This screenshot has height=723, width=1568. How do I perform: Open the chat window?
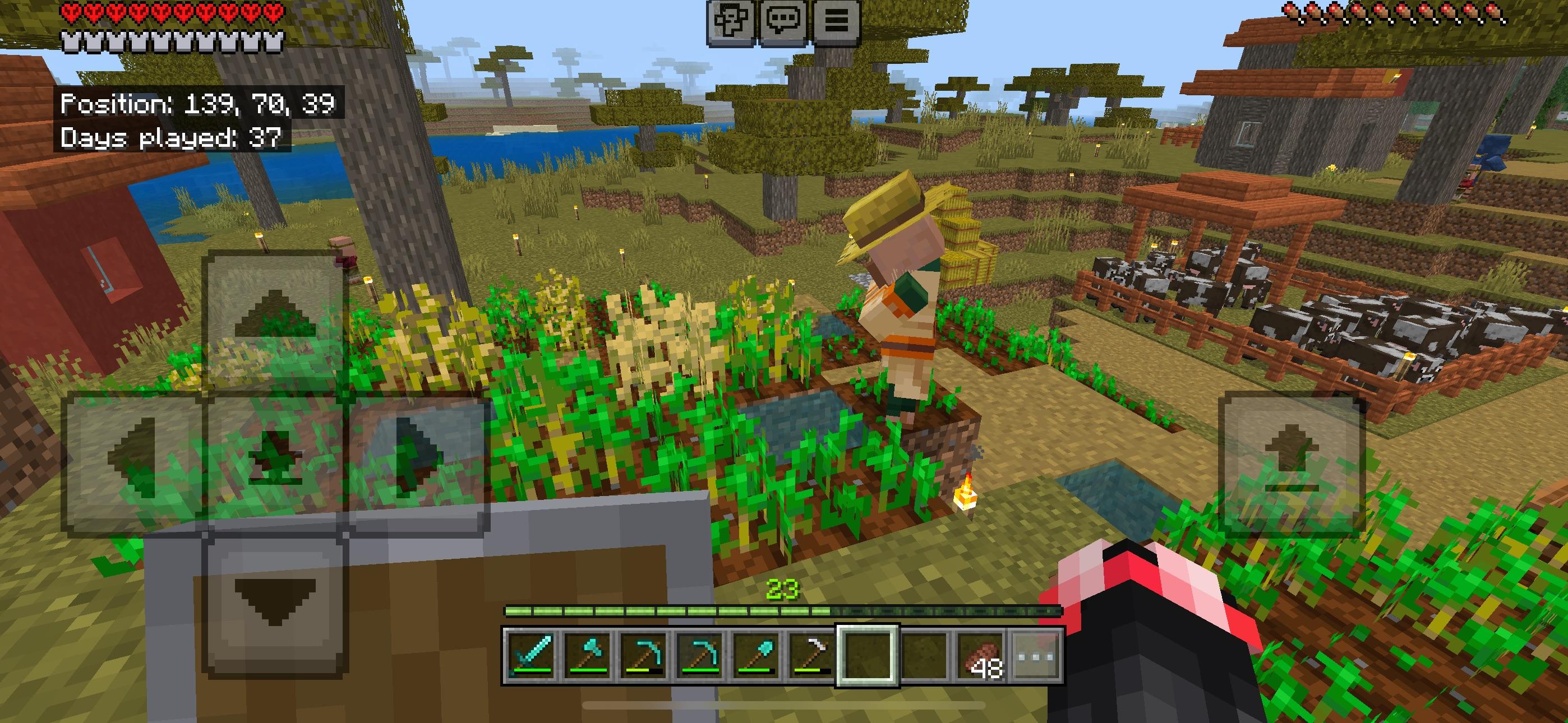(x=785, y=22)
